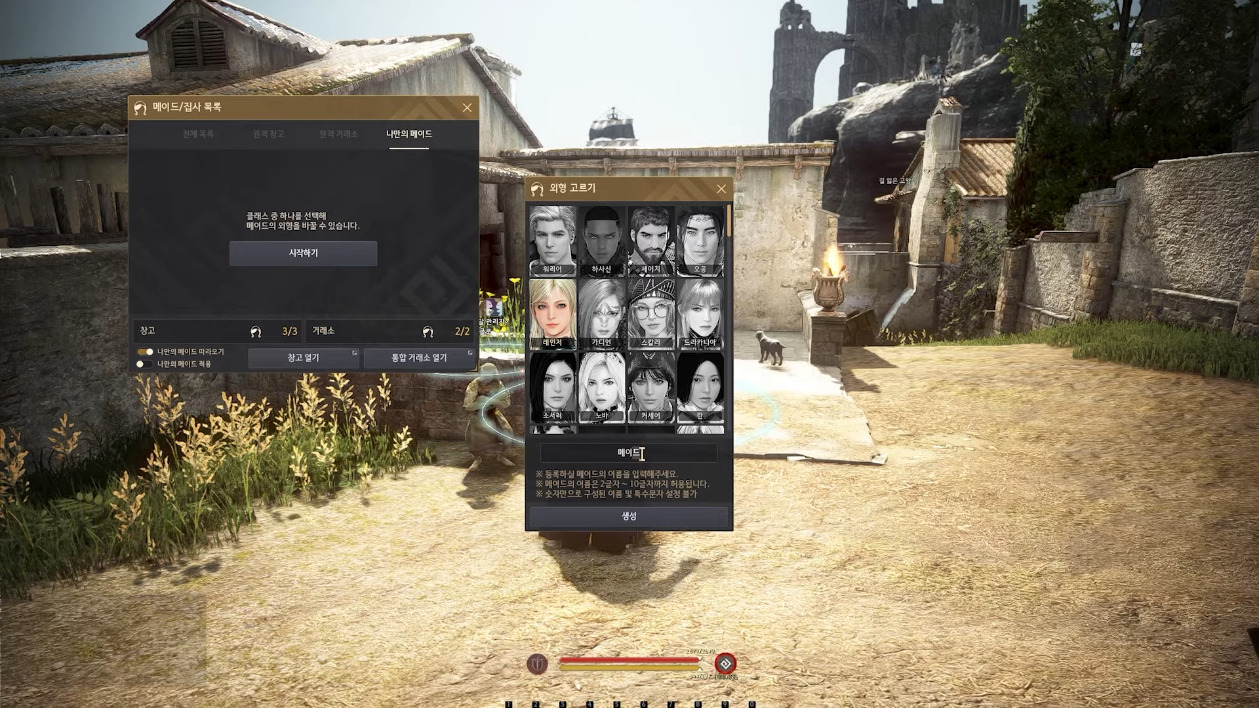Switch to the 전체 목록 tab
This screenshot has height=708, width=1259.
pyautogui.click(x=198, y=134)
